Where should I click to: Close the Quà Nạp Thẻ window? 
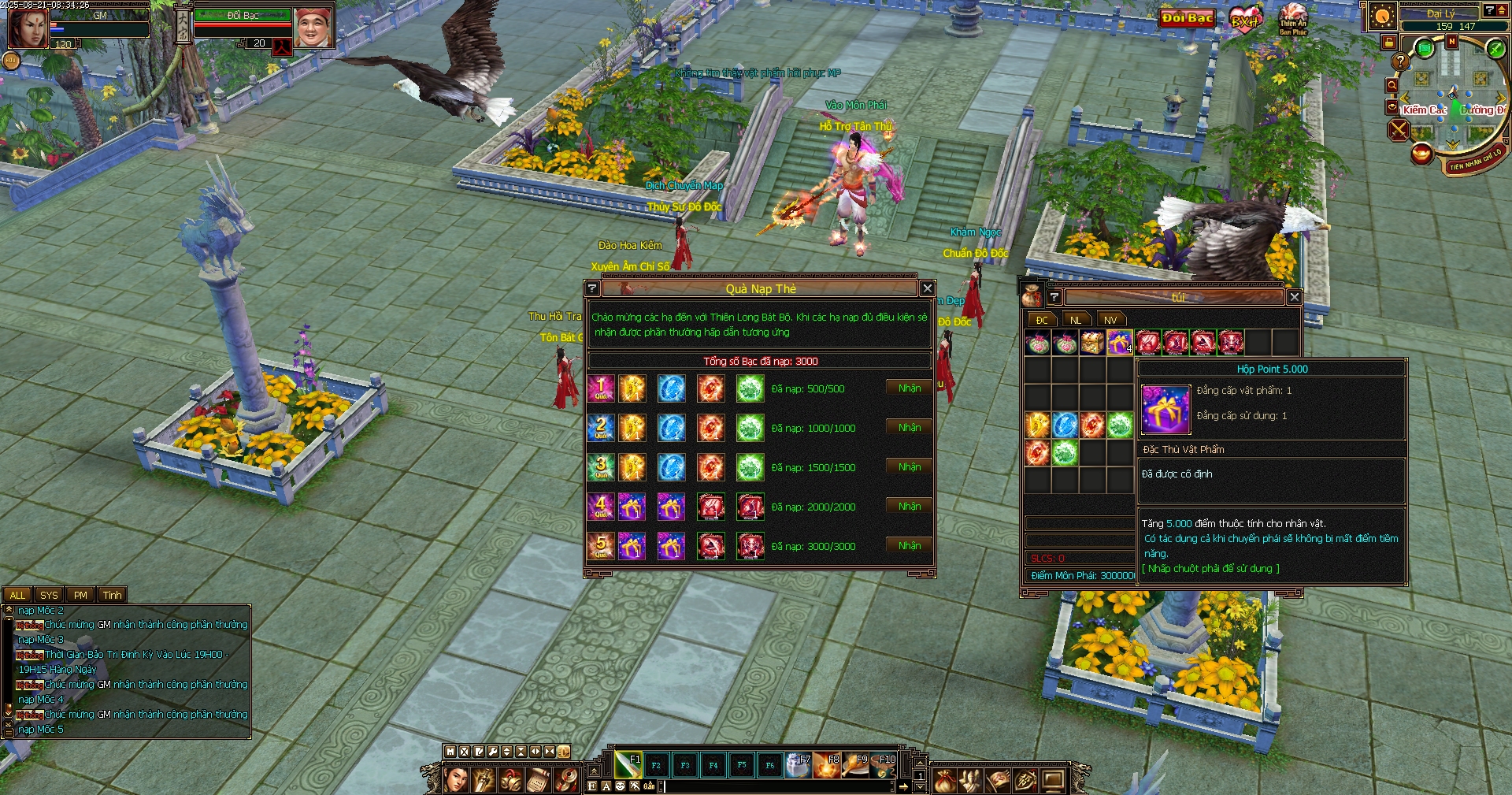pos(927,288)
